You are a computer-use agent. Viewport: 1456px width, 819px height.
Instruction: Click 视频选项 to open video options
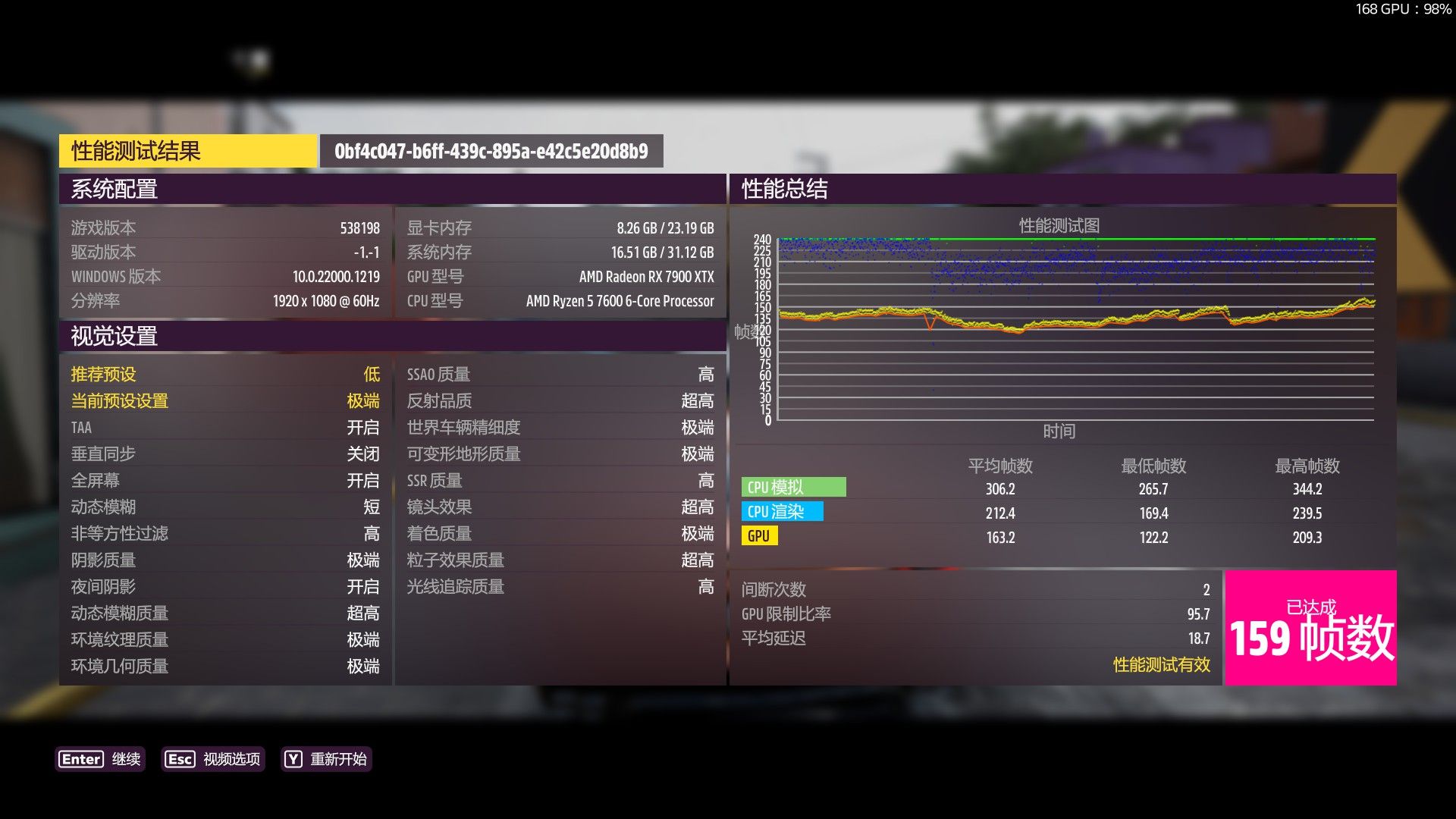point(231,759)
